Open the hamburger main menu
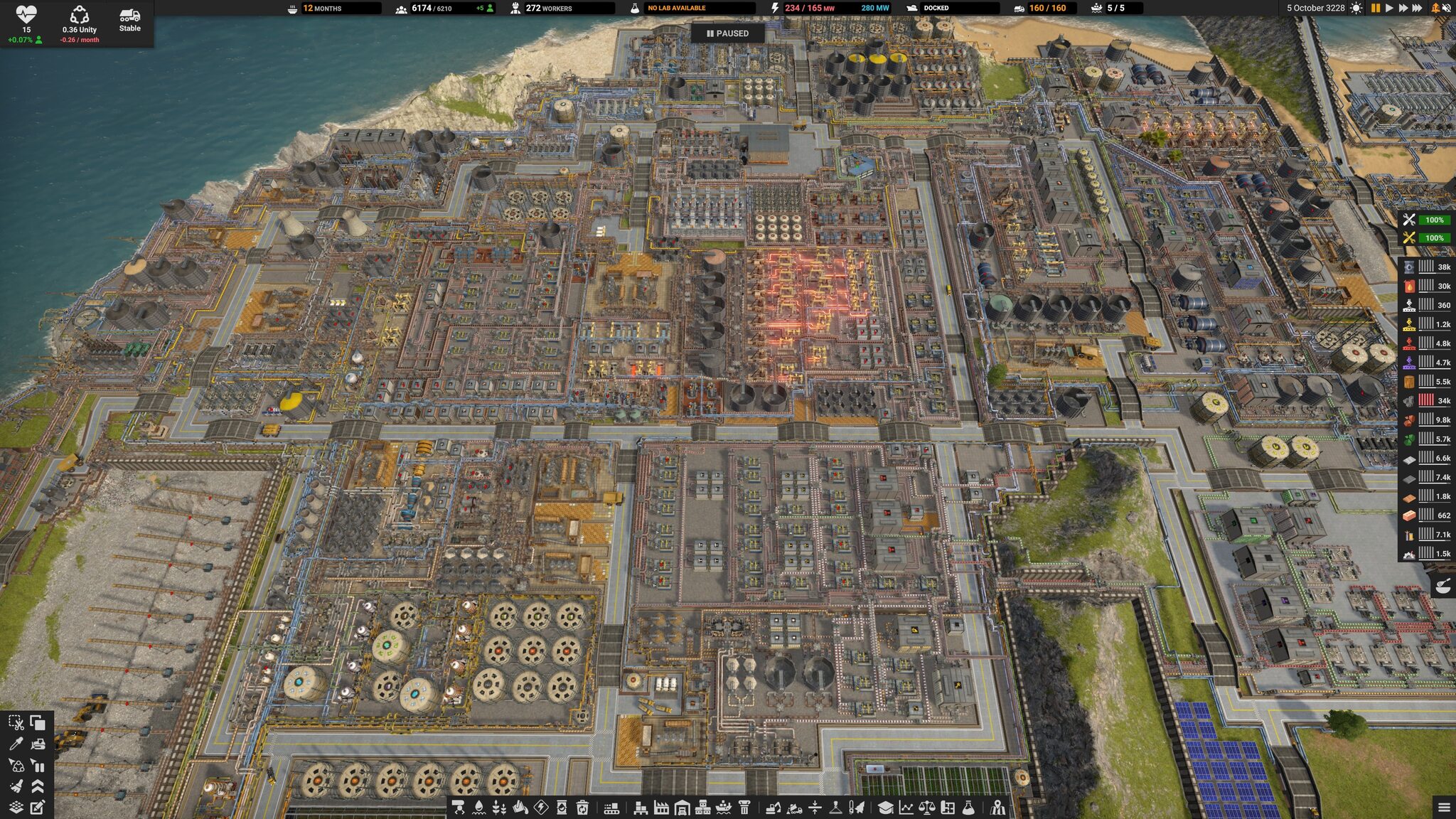The width and height of the screenshot is (1456, 819). point(1444,807)
